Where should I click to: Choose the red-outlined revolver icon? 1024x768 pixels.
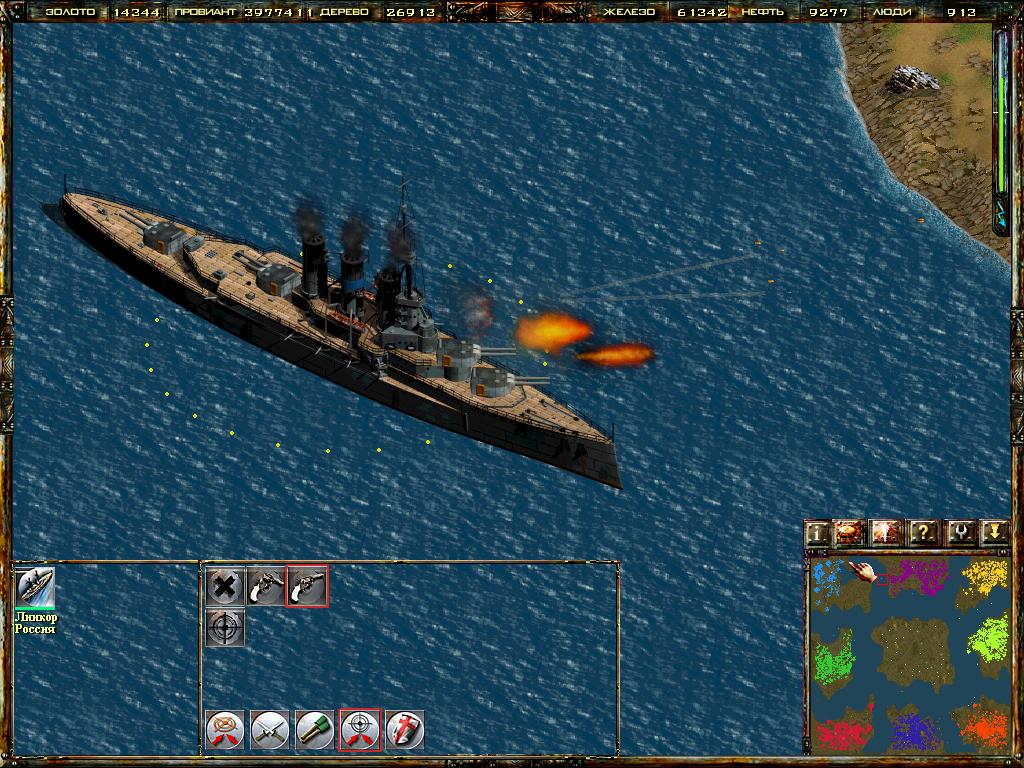[307, 586]
